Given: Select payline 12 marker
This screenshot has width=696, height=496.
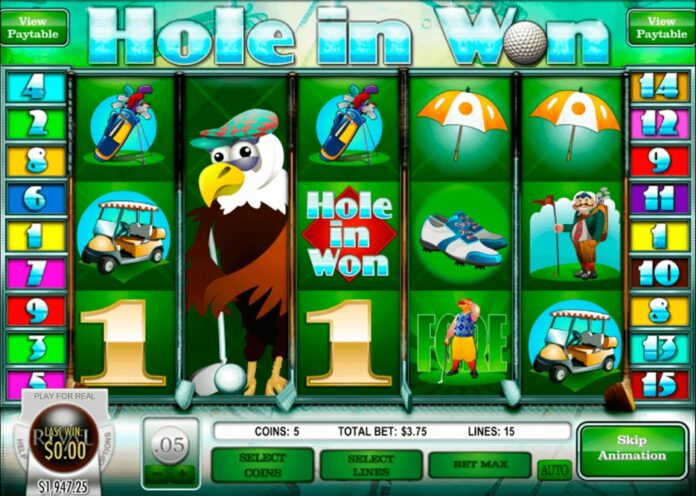Looking at the screenshot, I should point(660,123).
